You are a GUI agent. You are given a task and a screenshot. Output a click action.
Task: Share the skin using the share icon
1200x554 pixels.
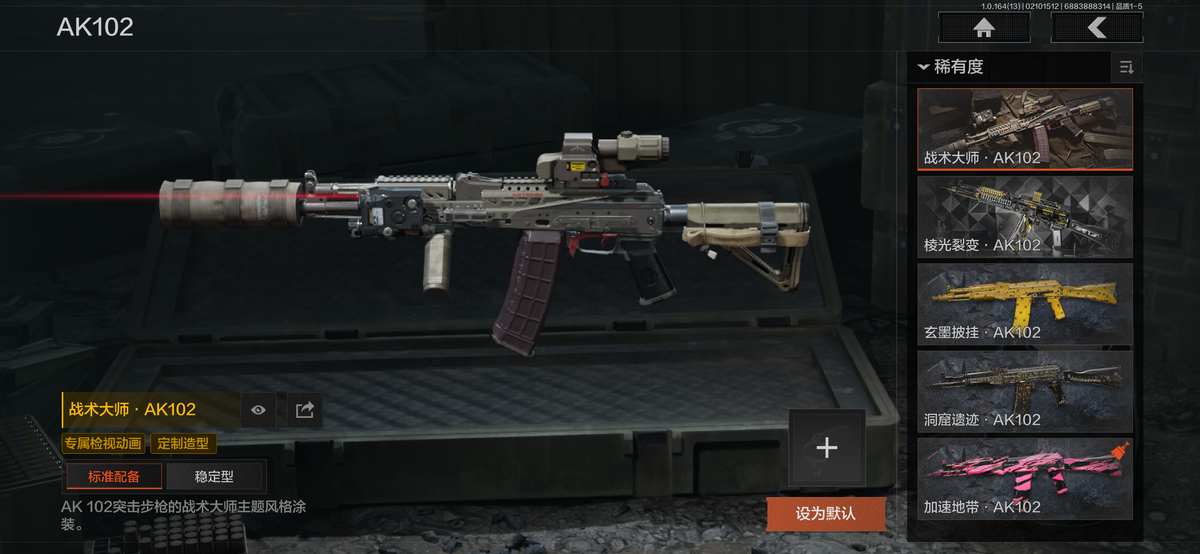coord(305,409)
